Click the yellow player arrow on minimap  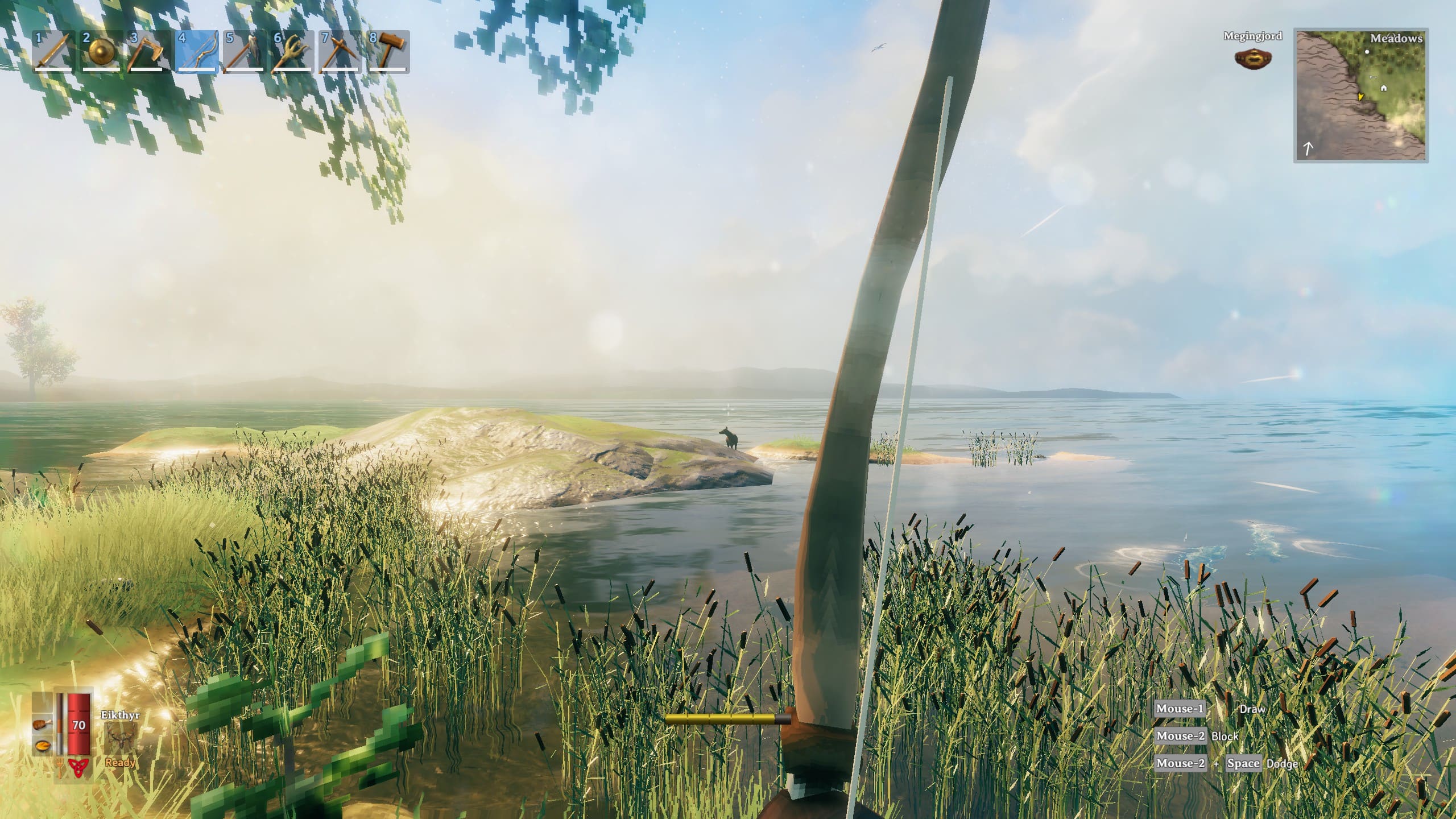pyautogui.click(x=1361, y=97)
